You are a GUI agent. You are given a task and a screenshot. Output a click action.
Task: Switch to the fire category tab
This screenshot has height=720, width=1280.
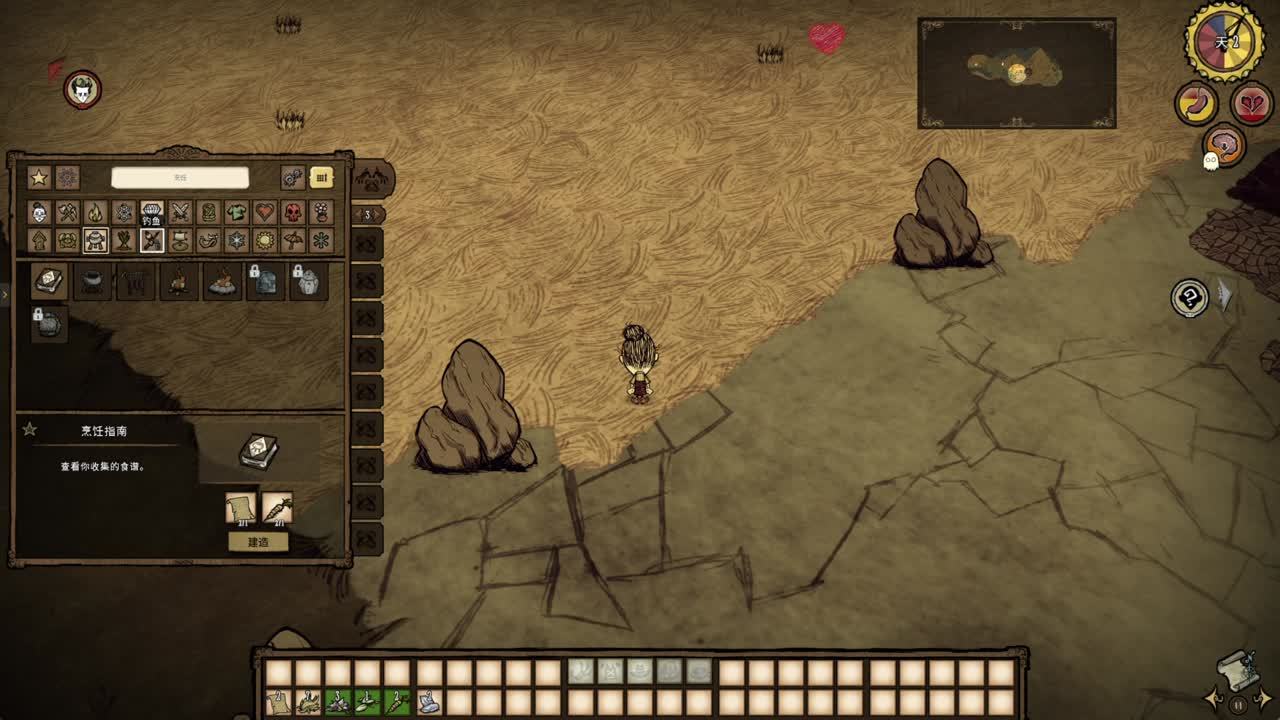click(95, 212)
